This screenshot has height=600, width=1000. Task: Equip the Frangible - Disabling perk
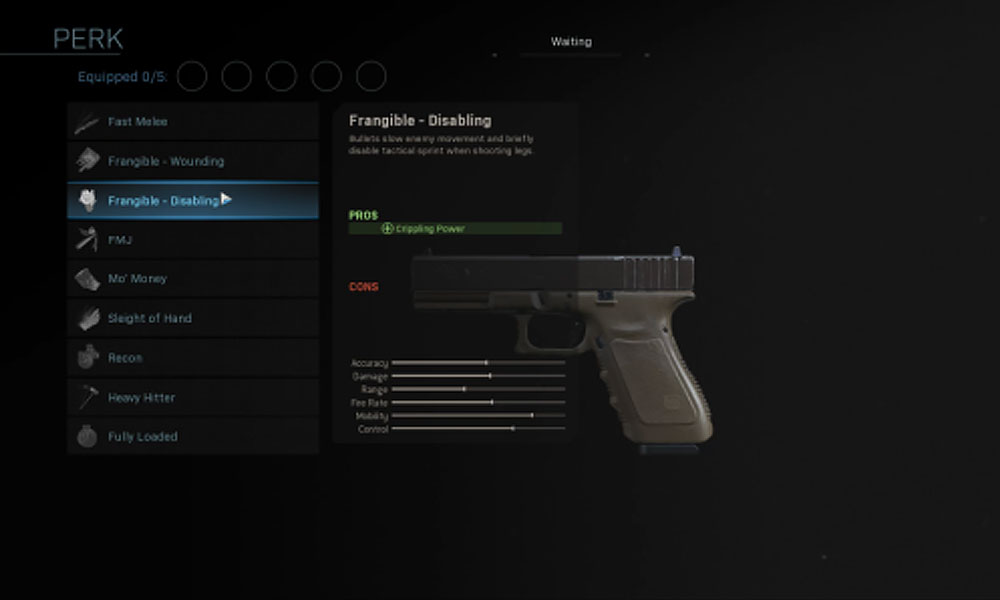192,201
